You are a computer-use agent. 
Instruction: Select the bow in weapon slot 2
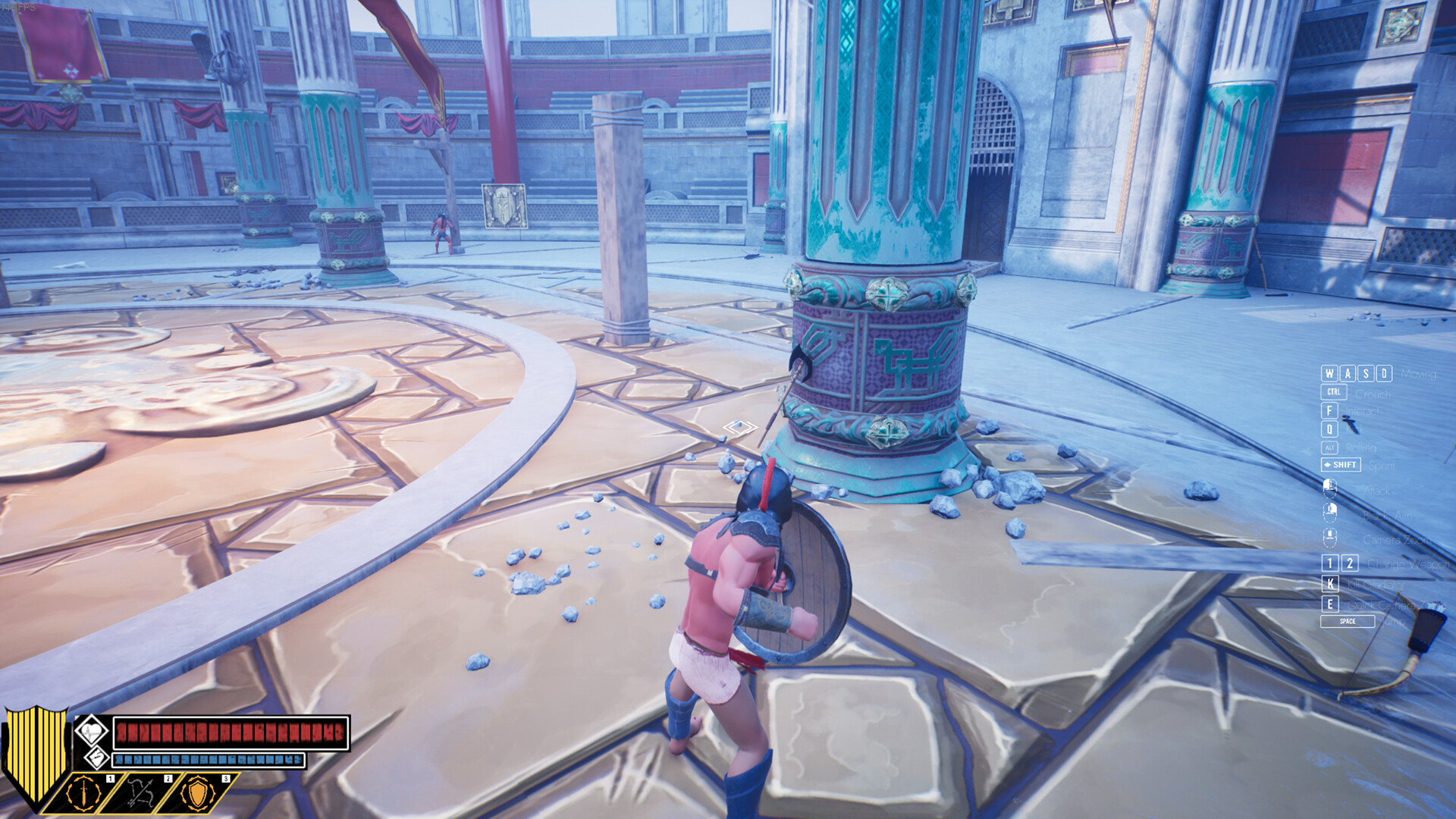(140, 793)
